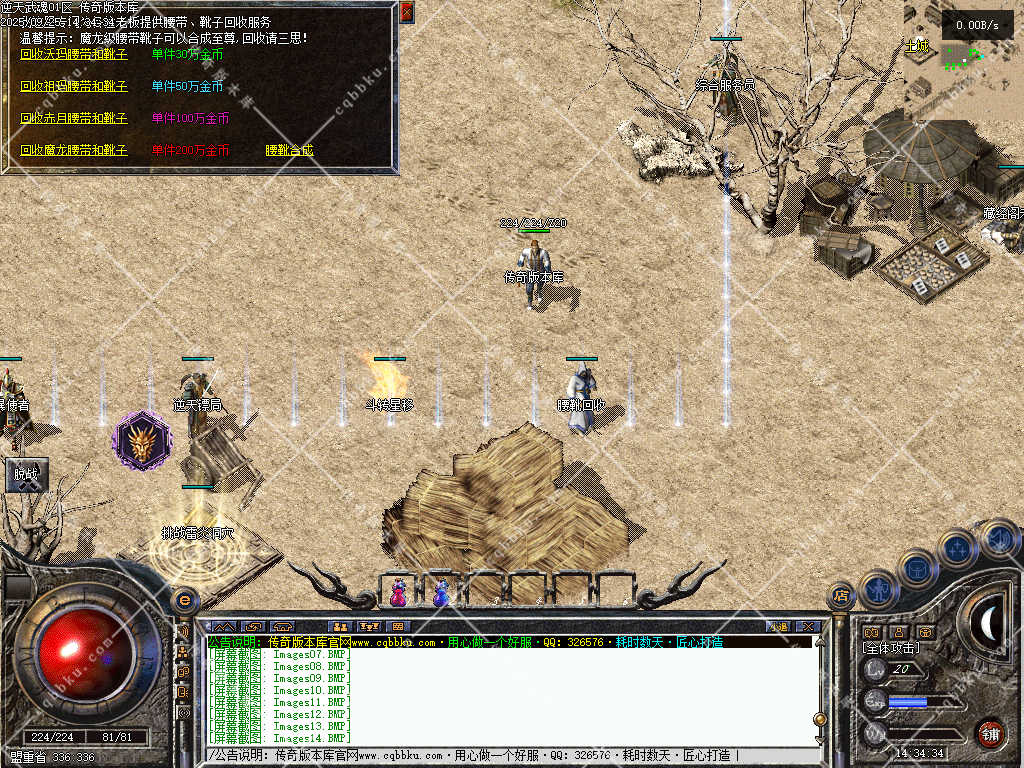Close the chat window with X

(x=808, y=627)
